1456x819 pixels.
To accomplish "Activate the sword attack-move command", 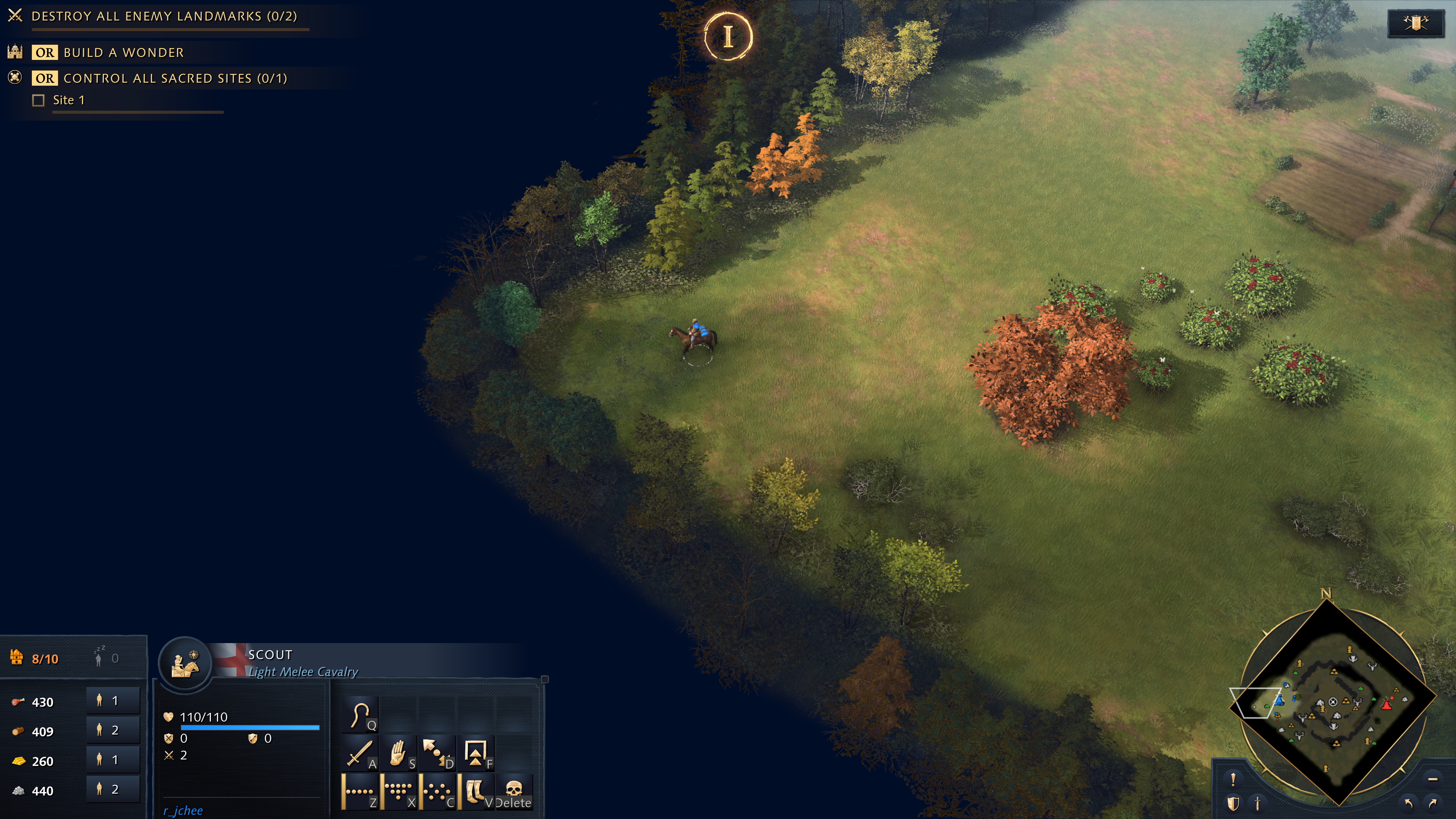I will point(360,753).
